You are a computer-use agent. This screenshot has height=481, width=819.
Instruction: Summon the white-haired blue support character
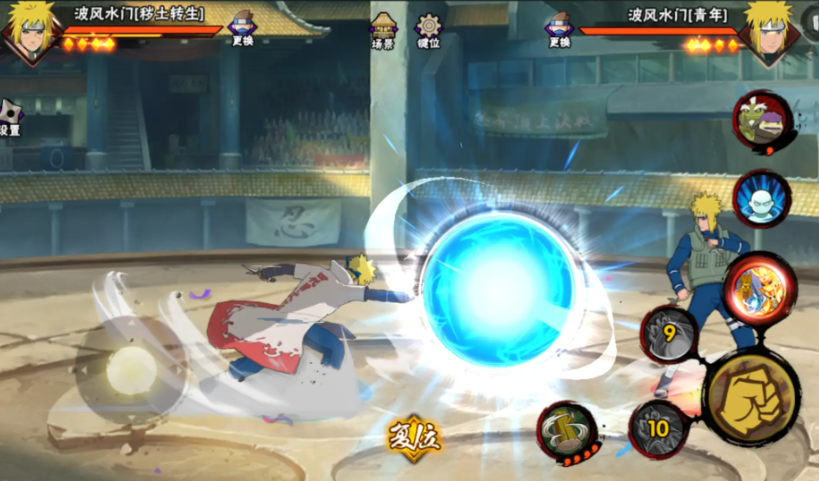pyautogui.click(x=761, y=198)
